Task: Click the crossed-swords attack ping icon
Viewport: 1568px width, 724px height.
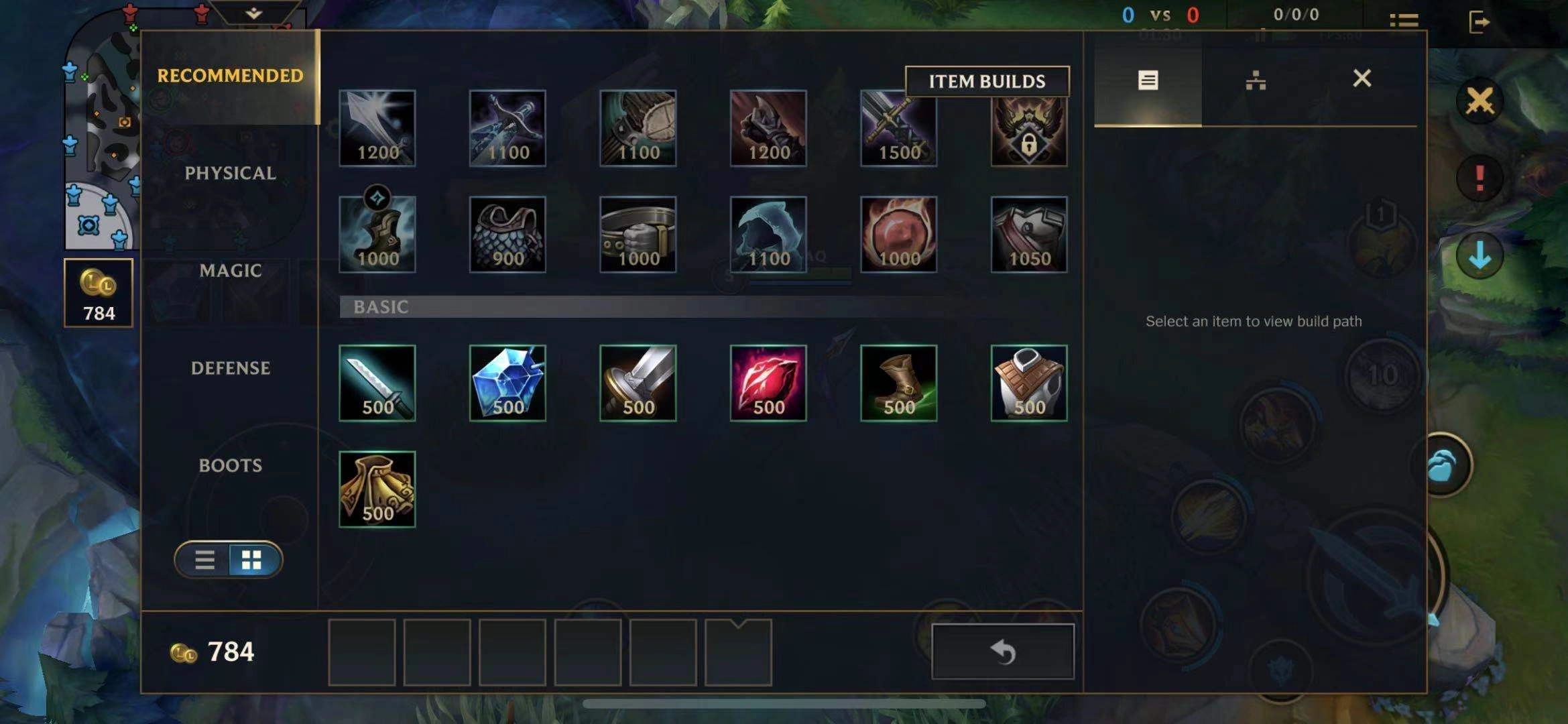Action: 1482,102
